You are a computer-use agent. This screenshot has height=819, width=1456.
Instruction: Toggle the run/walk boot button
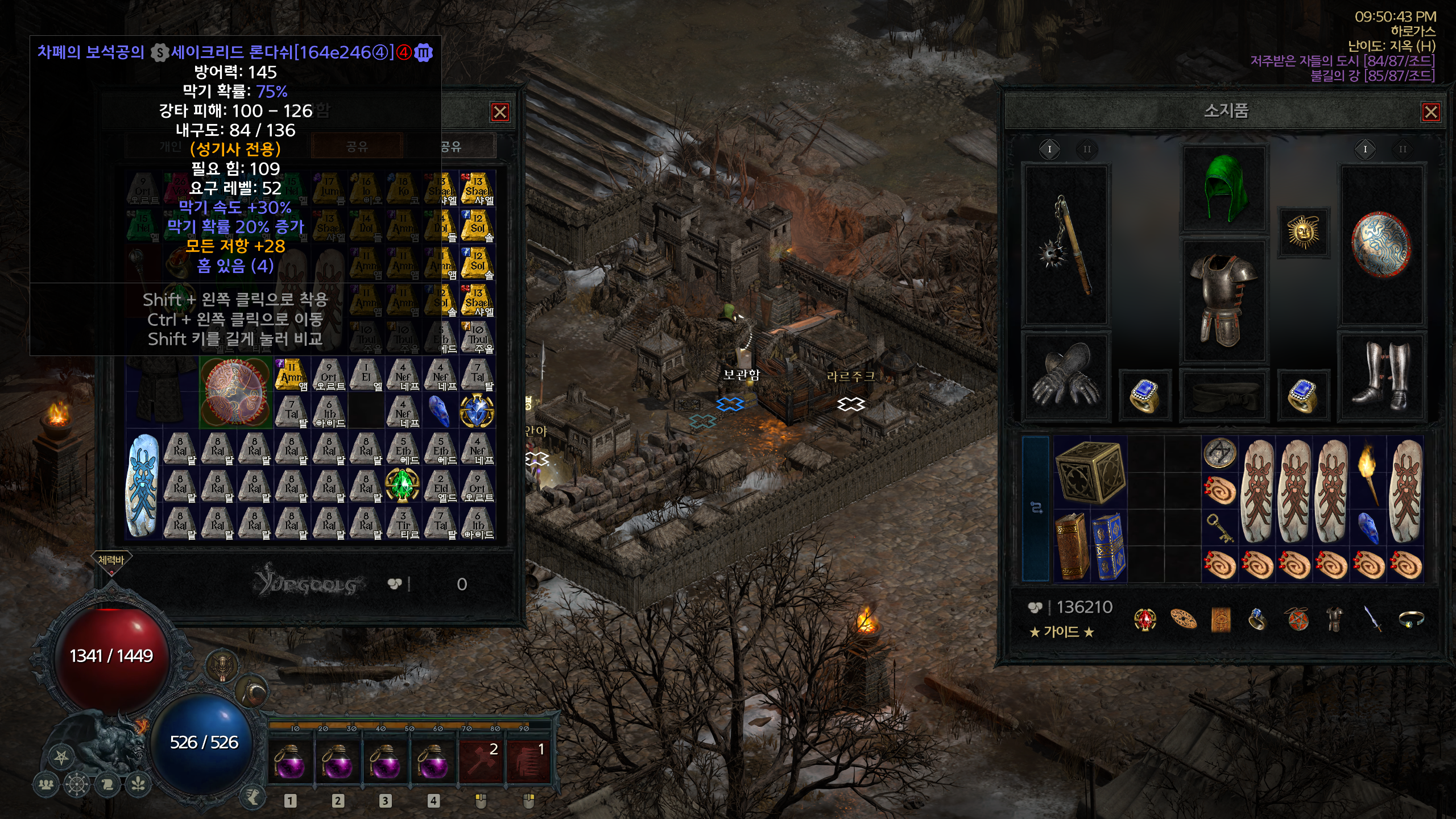[253, 796]
